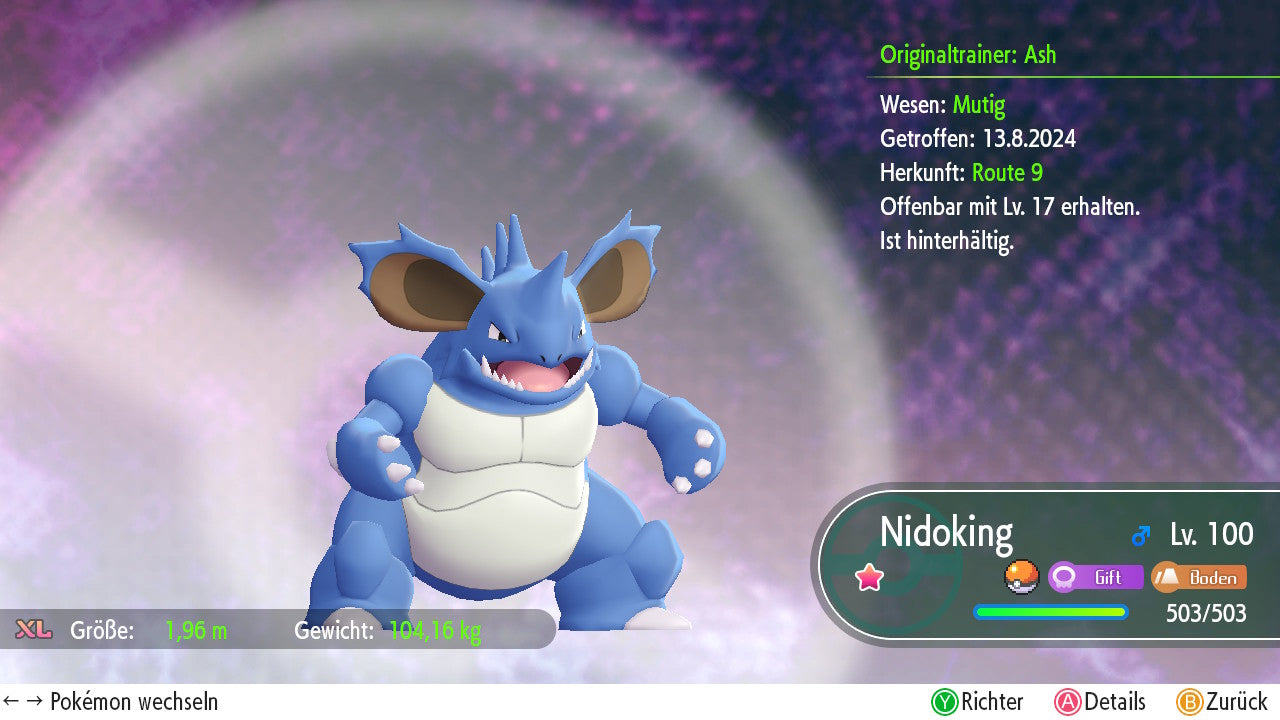Click the Boden type badge
Screen dimensions: 1280x720
coord(1198,577)
